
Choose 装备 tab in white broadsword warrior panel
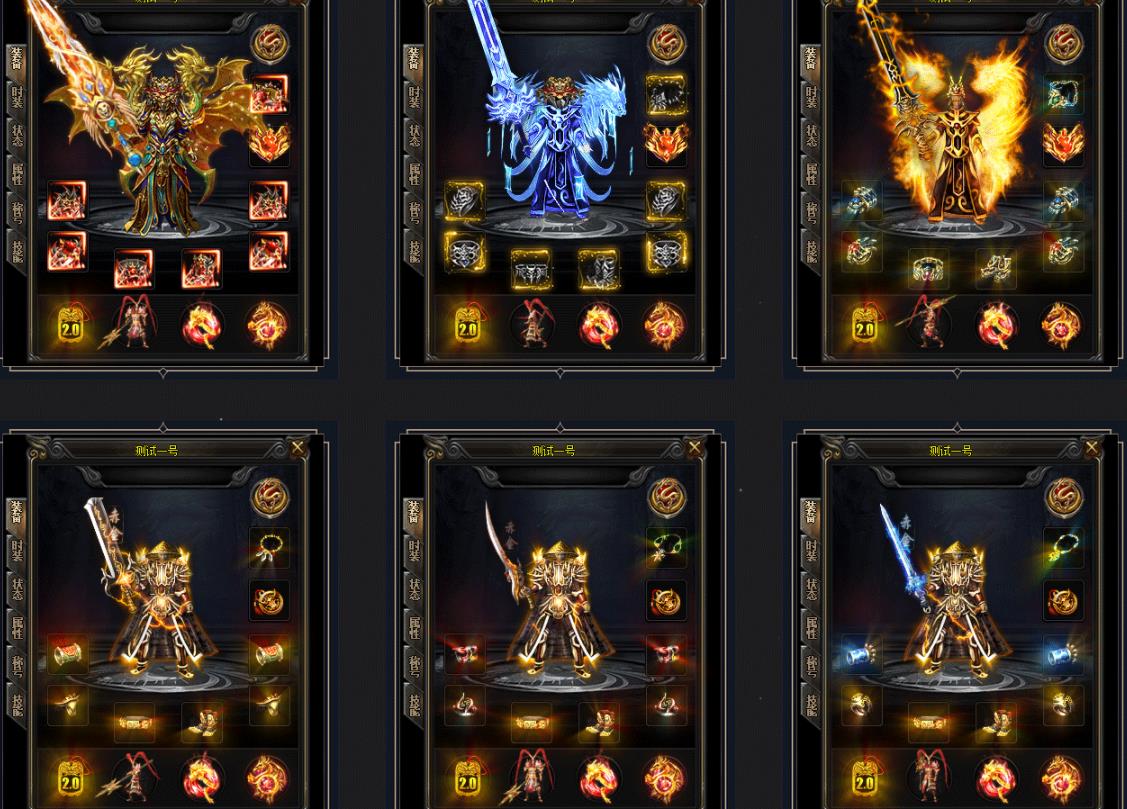coord(17,512)
